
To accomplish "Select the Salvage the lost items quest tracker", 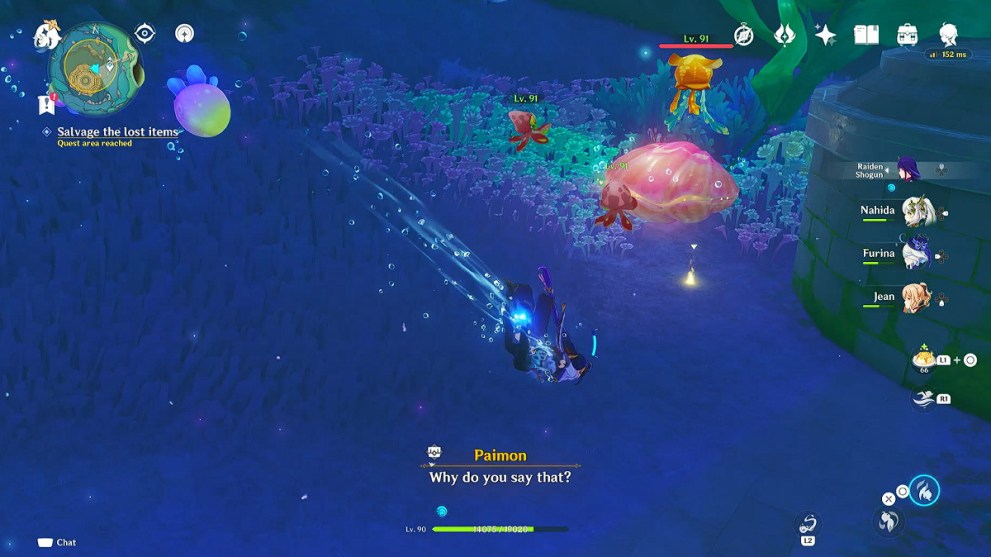I will [117, 132].
